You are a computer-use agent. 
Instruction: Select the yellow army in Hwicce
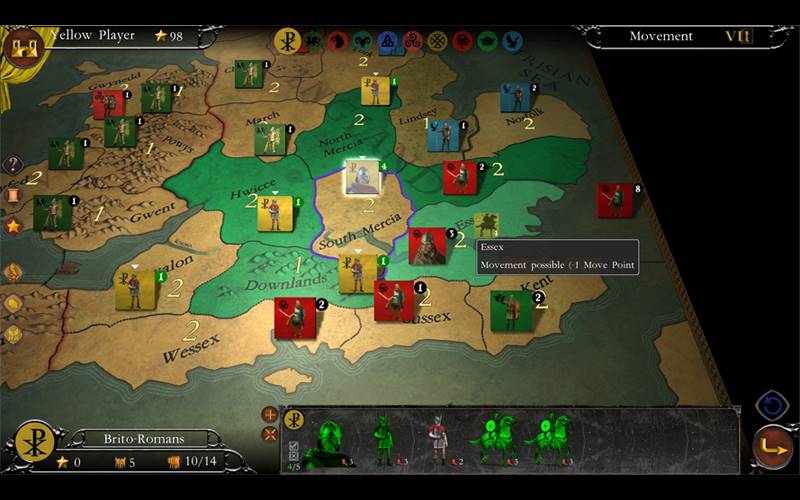tap(274, 213)
